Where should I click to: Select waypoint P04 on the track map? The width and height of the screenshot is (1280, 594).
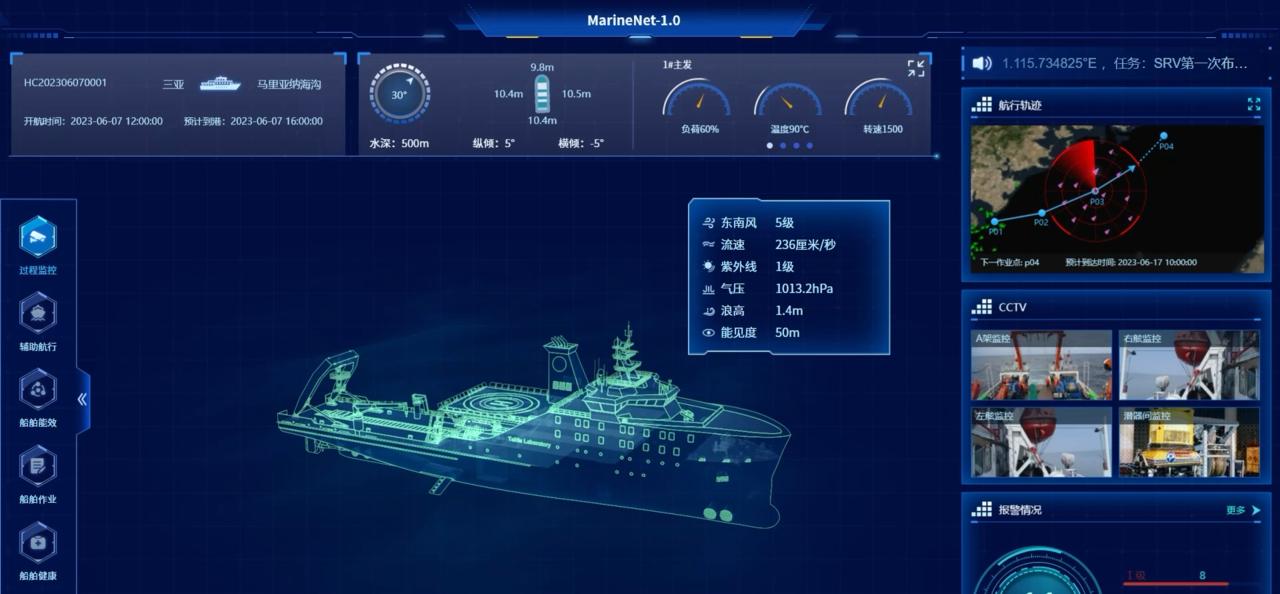pos(1163,136)
